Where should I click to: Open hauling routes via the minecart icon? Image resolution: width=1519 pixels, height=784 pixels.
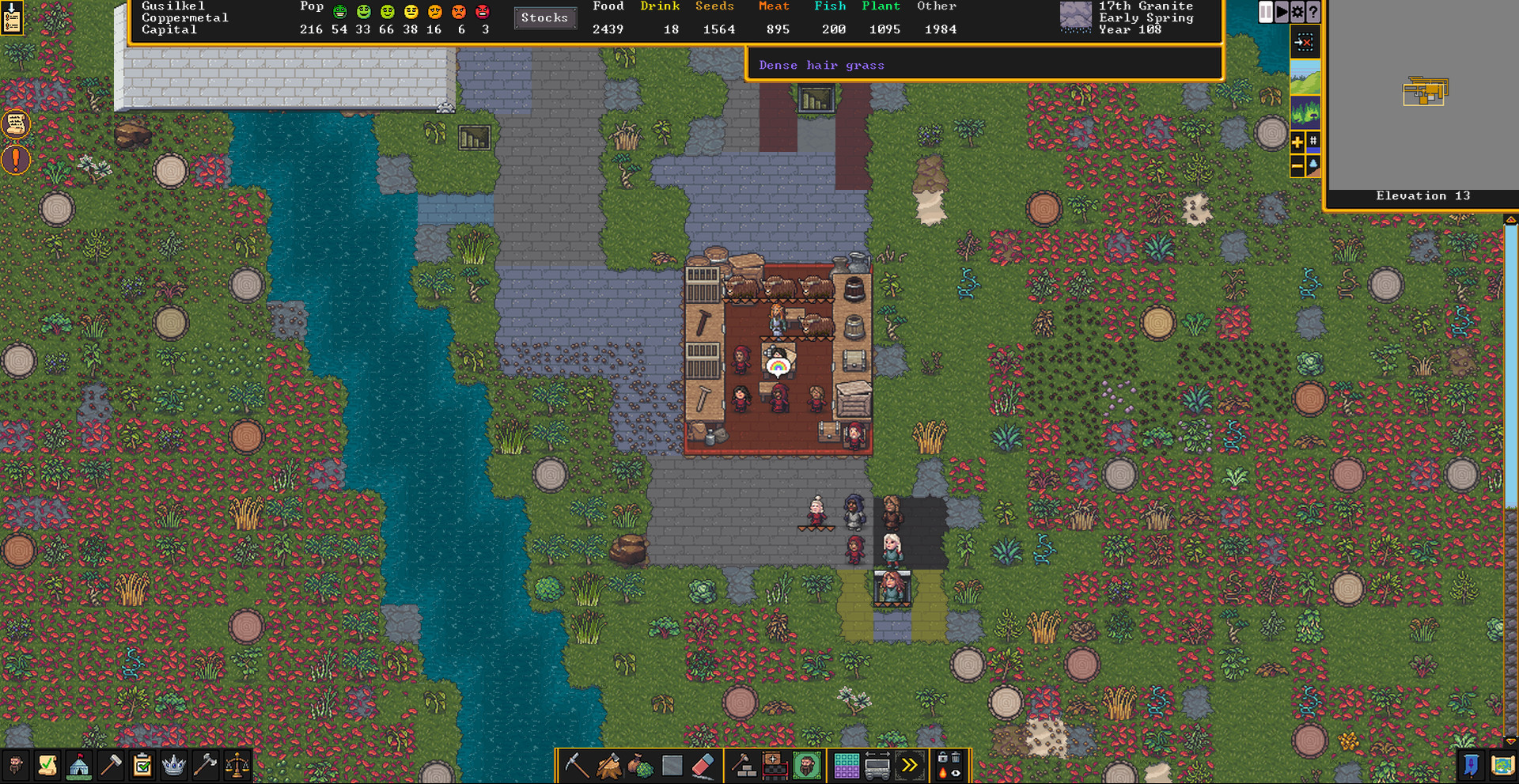pos(876,765)
